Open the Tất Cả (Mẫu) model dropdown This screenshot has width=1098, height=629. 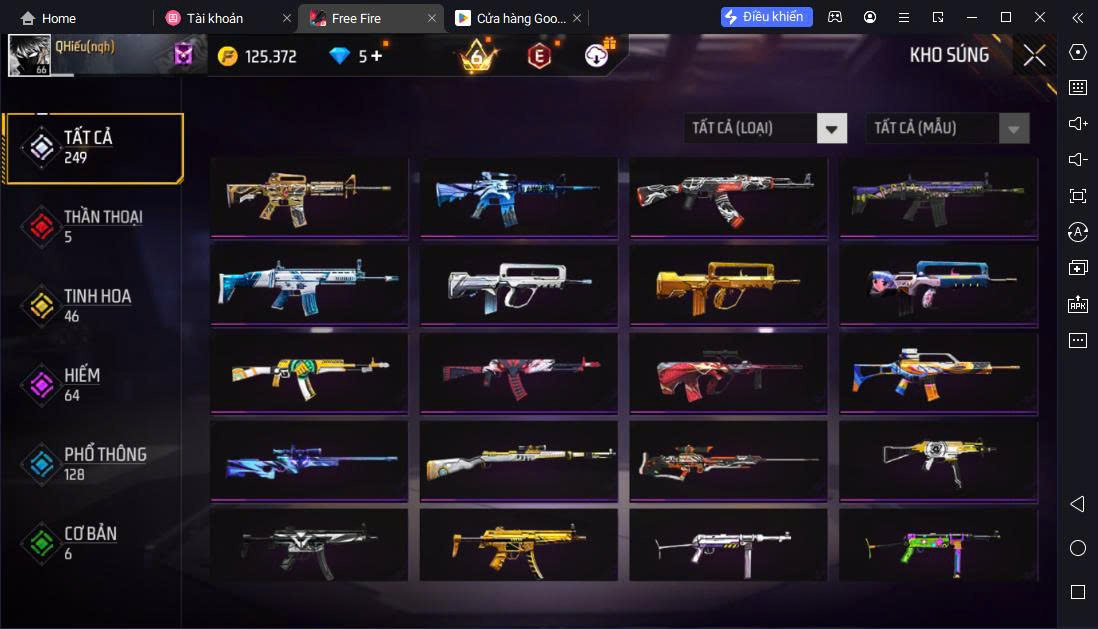(947, 128)
